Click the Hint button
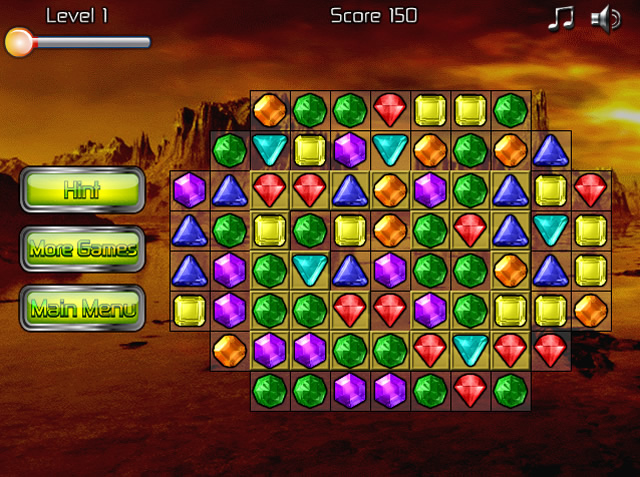This screenshot has width=640, height=477. 82,190
